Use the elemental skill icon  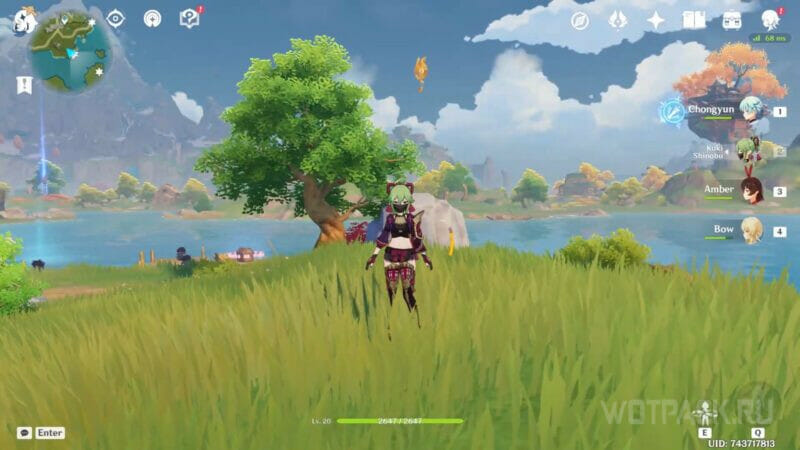pyautogui.click(x=707, y=412)
